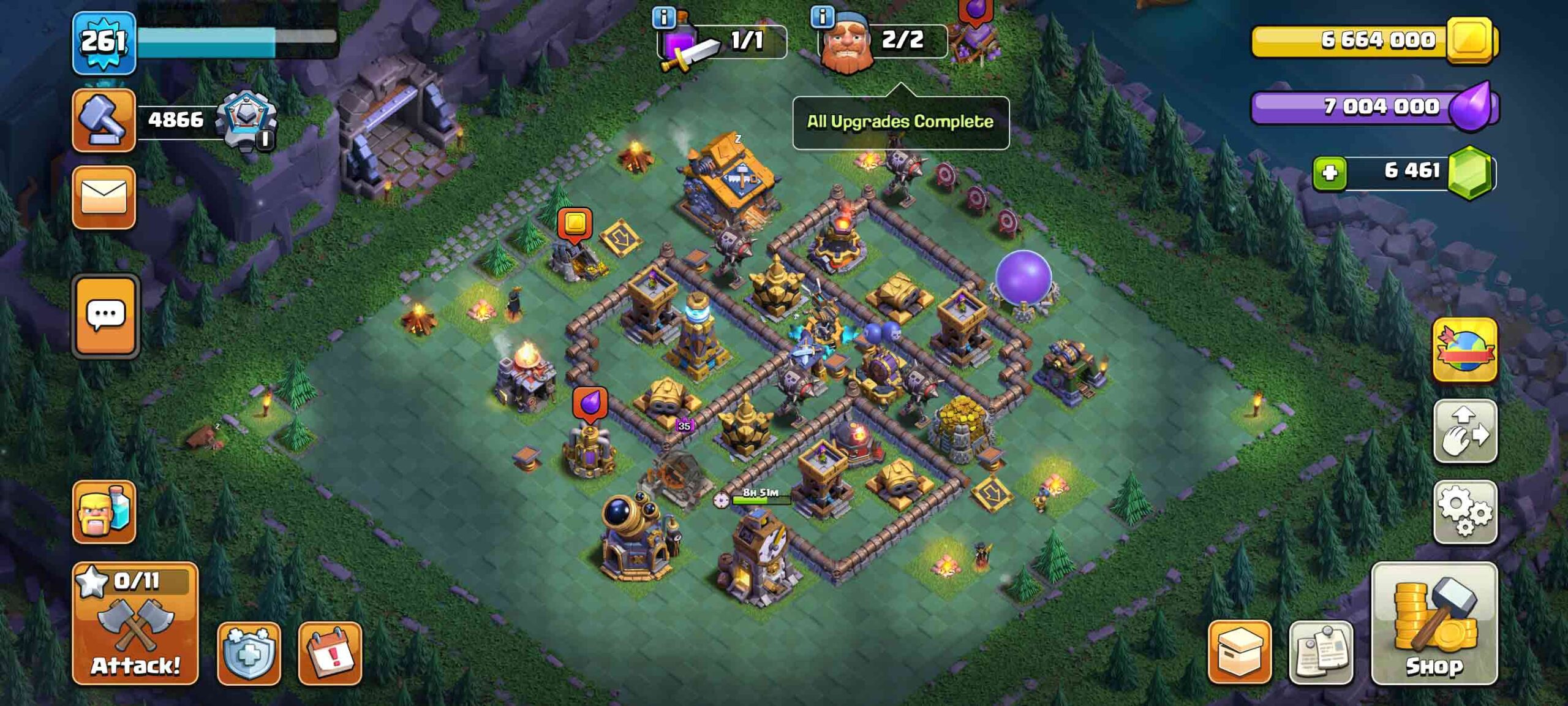This screenshot has width=1568, height=706.
Task: Open the events calendar
Action: (x=330, y=653)
